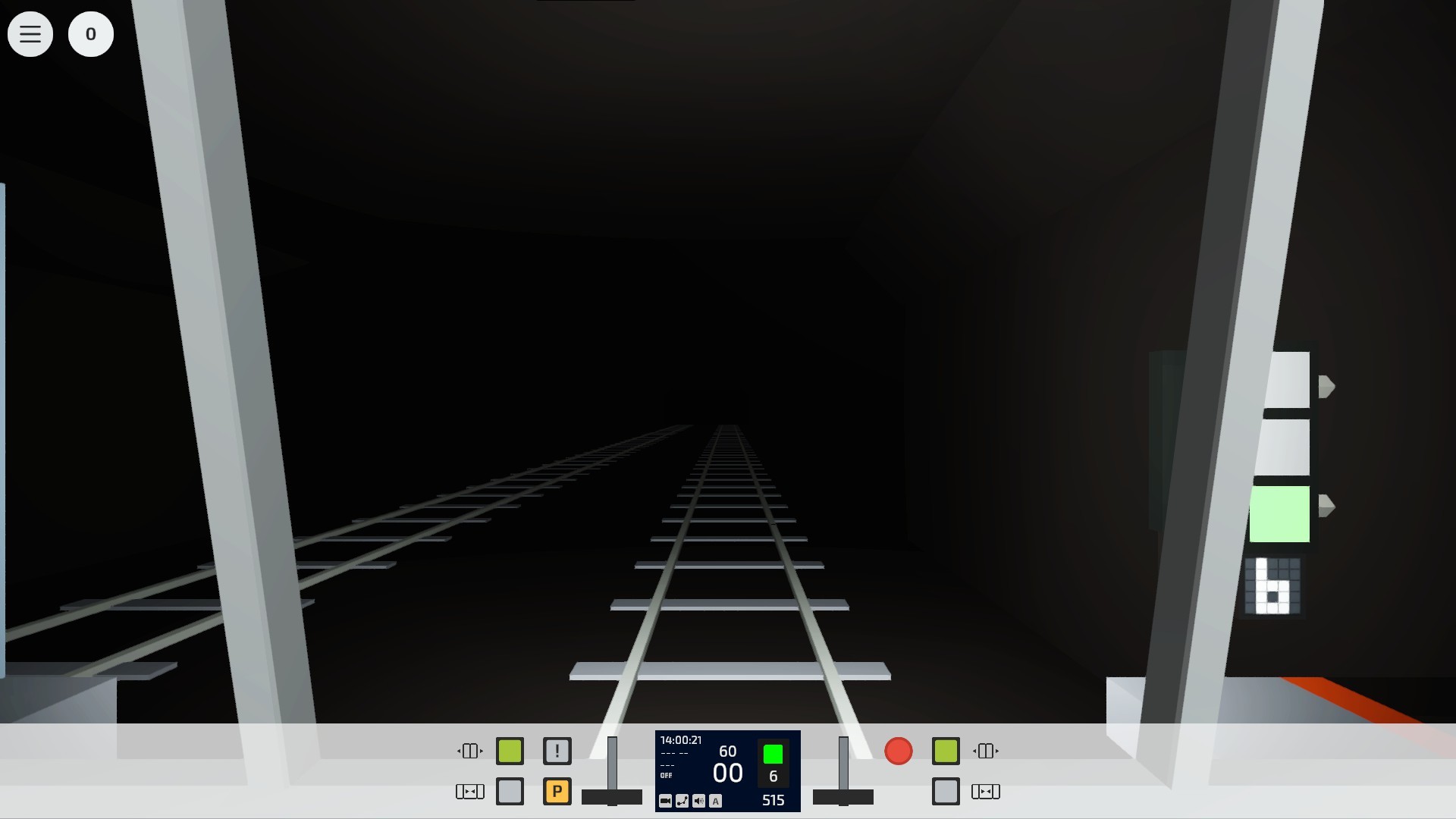Close the left doors with the door-close icon

click(470, 791)
